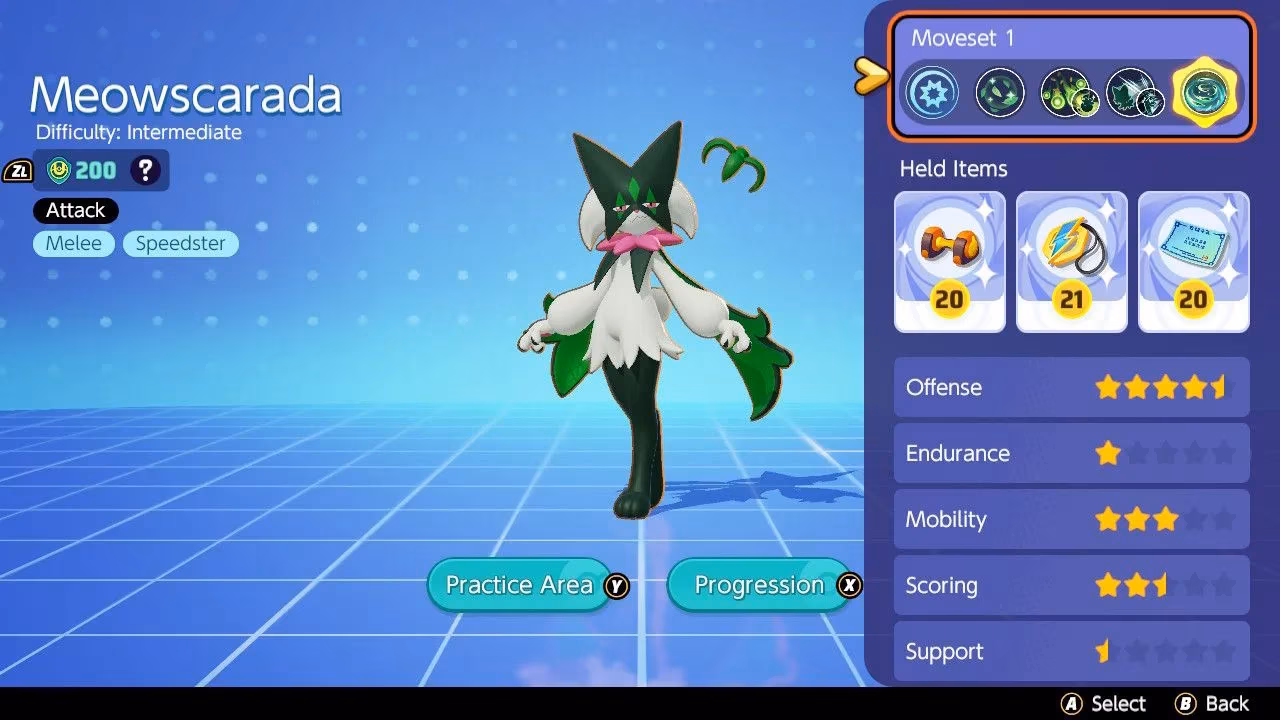
Task: Select the Unite Move swirl icon
Action: (1203, 92)
